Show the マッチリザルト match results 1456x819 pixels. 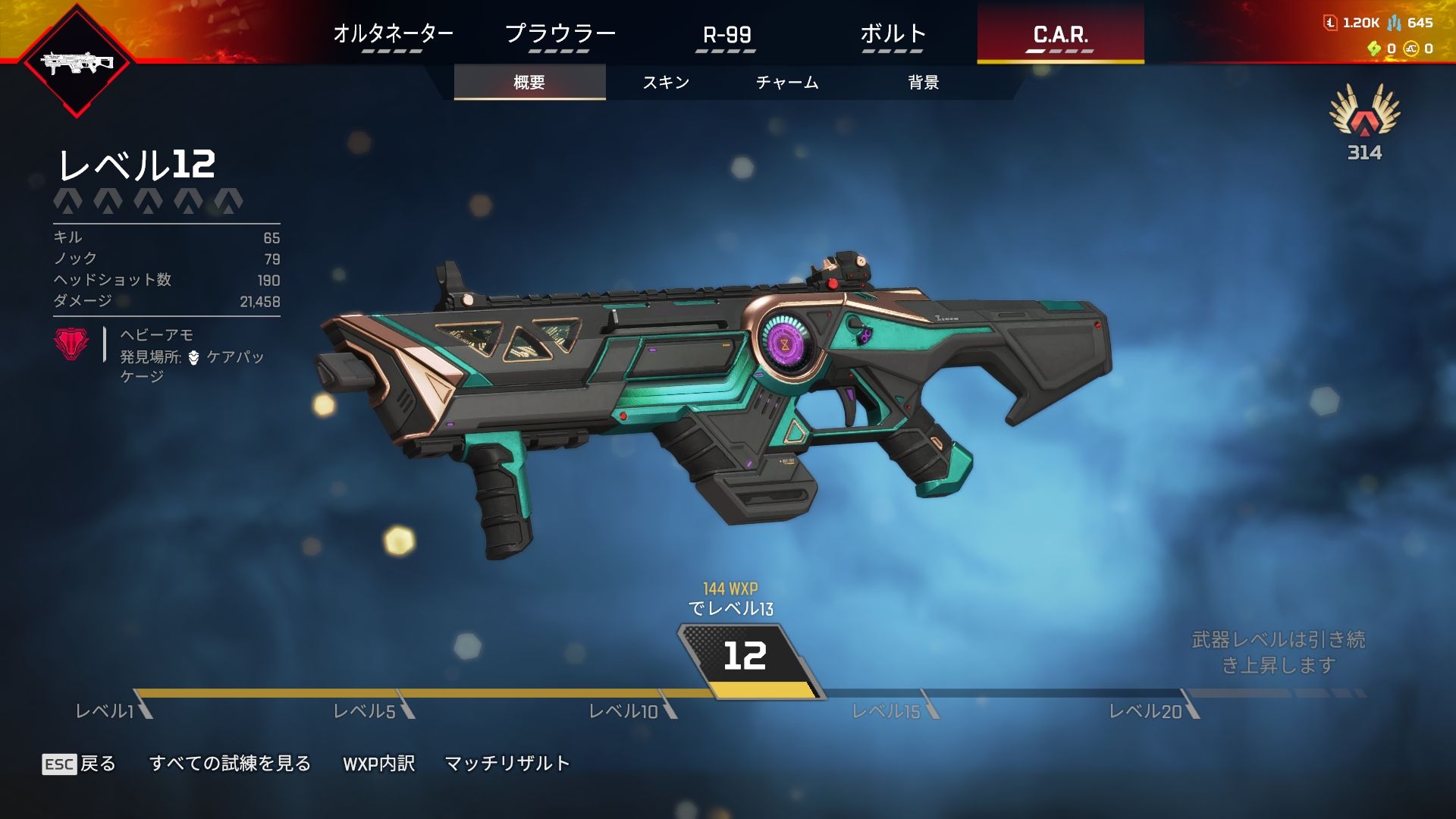coord(507,764)
